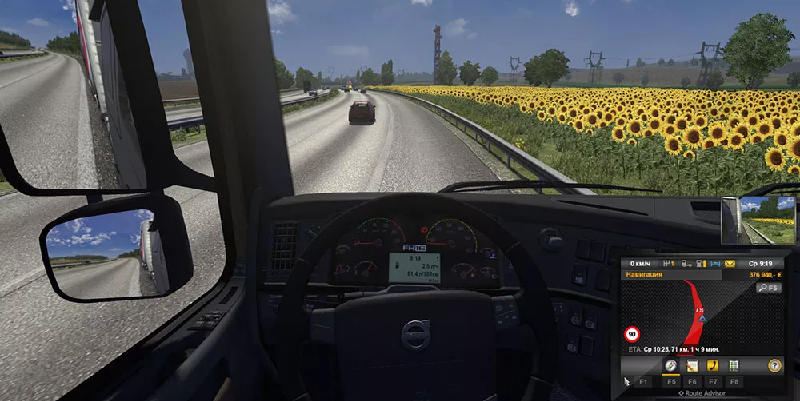The height and width of the screenshot is (401, 800).
Task: Open the navigation compass tab
Action: (669, 367)
